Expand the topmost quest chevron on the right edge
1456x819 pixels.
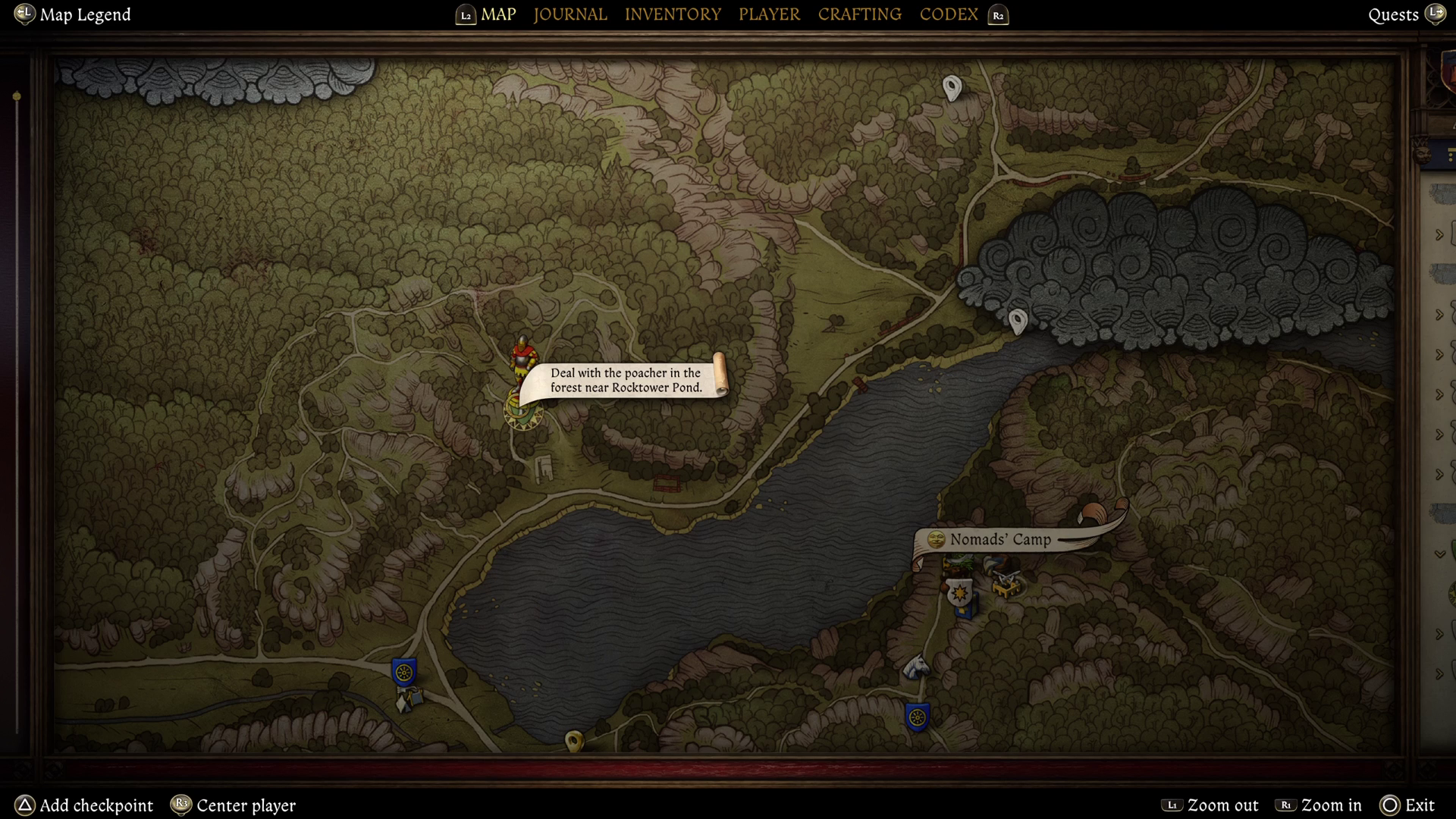coord(1439,235)
